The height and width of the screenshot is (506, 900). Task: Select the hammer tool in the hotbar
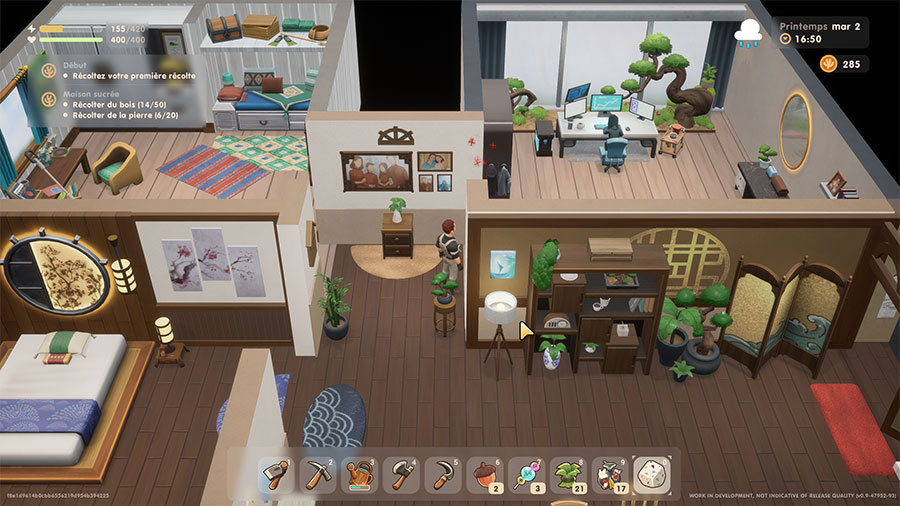click(x=276, y=473)
